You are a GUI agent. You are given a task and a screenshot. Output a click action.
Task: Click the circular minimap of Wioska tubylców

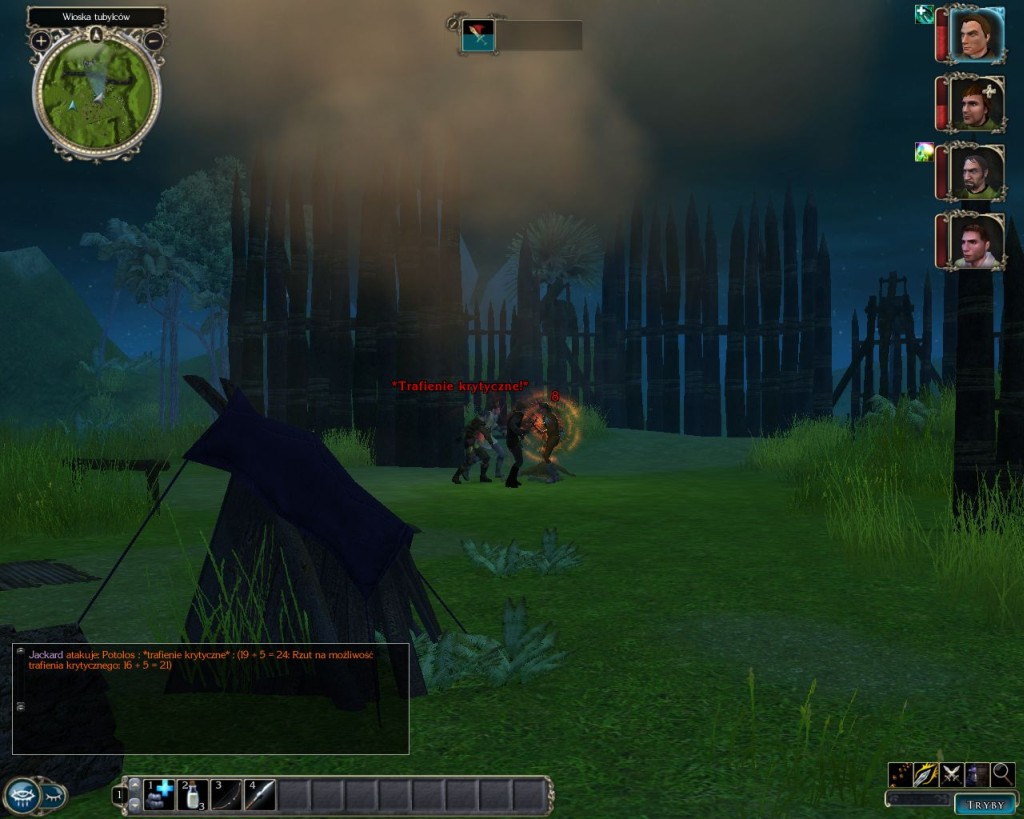coord(97,93)
